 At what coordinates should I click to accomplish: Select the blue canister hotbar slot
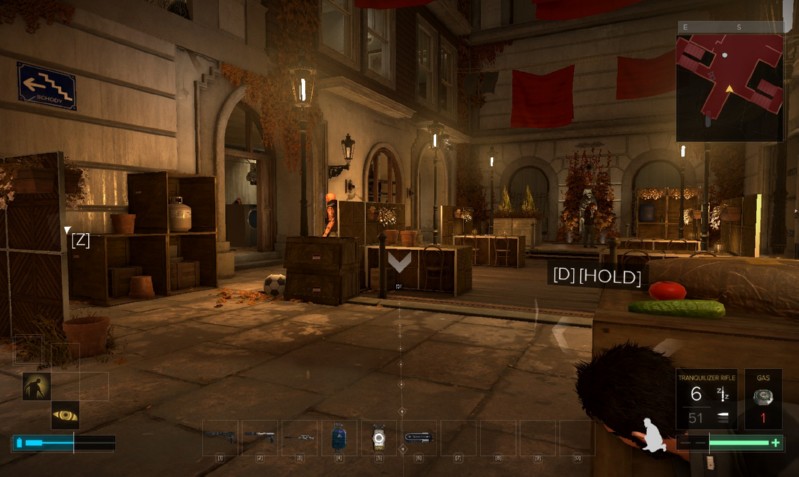[338, 437]
